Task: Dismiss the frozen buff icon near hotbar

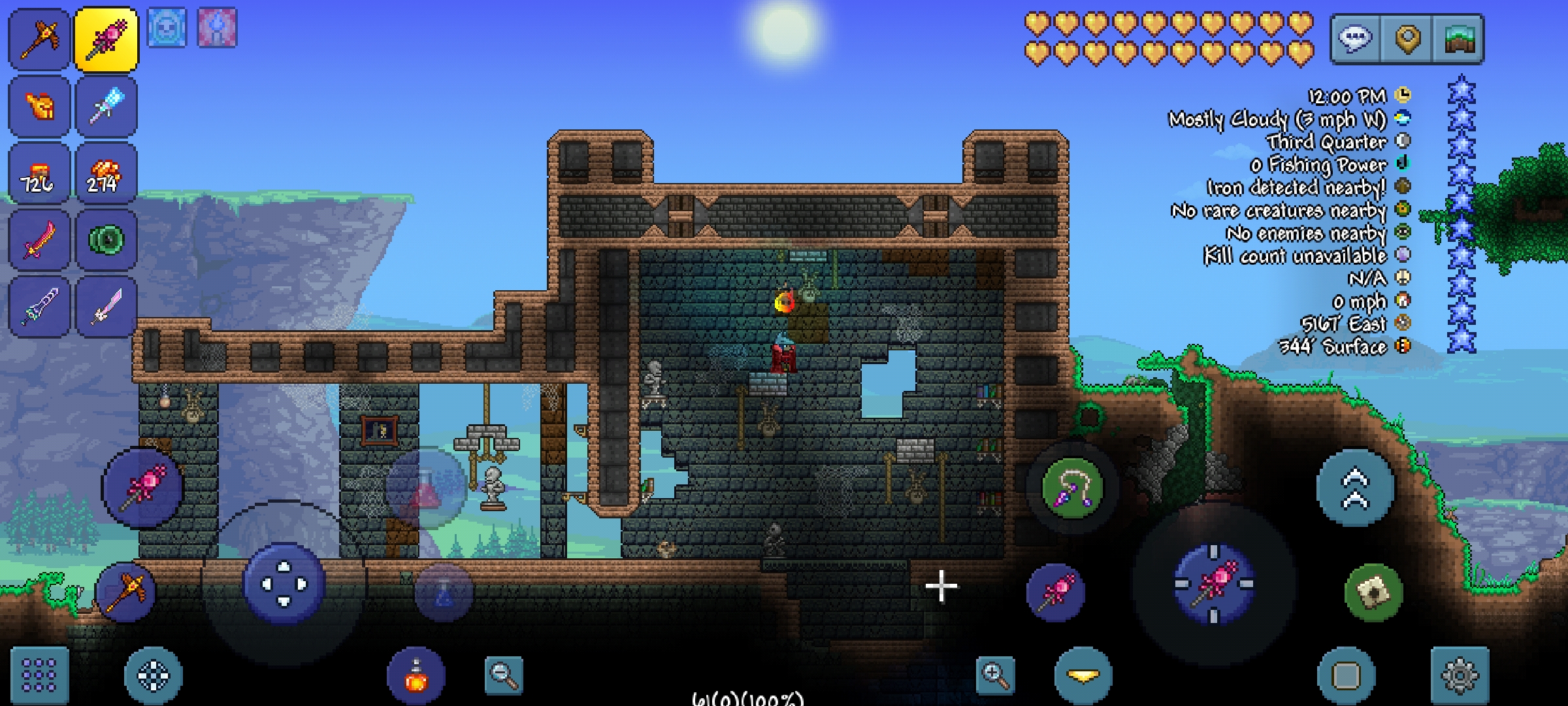Action: (169, 27)
